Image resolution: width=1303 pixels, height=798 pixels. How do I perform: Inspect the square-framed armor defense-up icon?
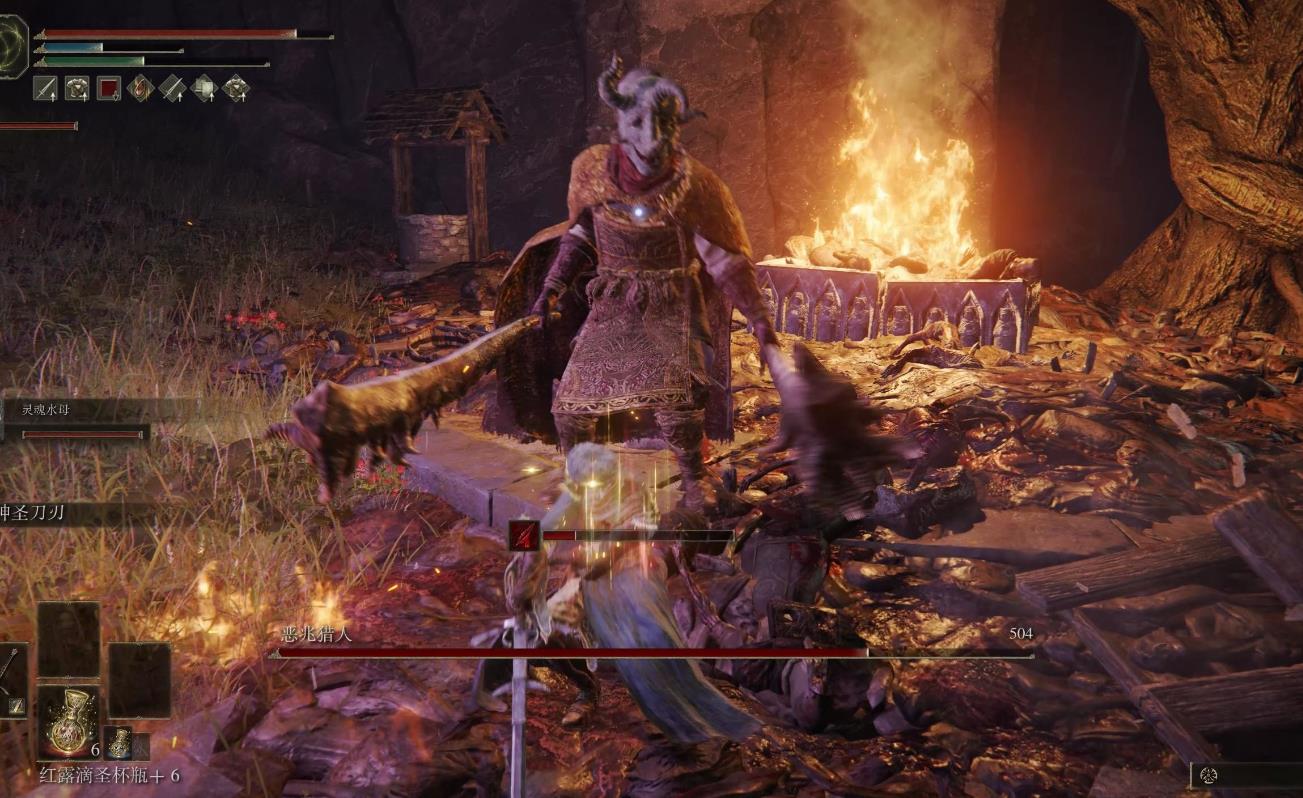click(x=77, y=89)
